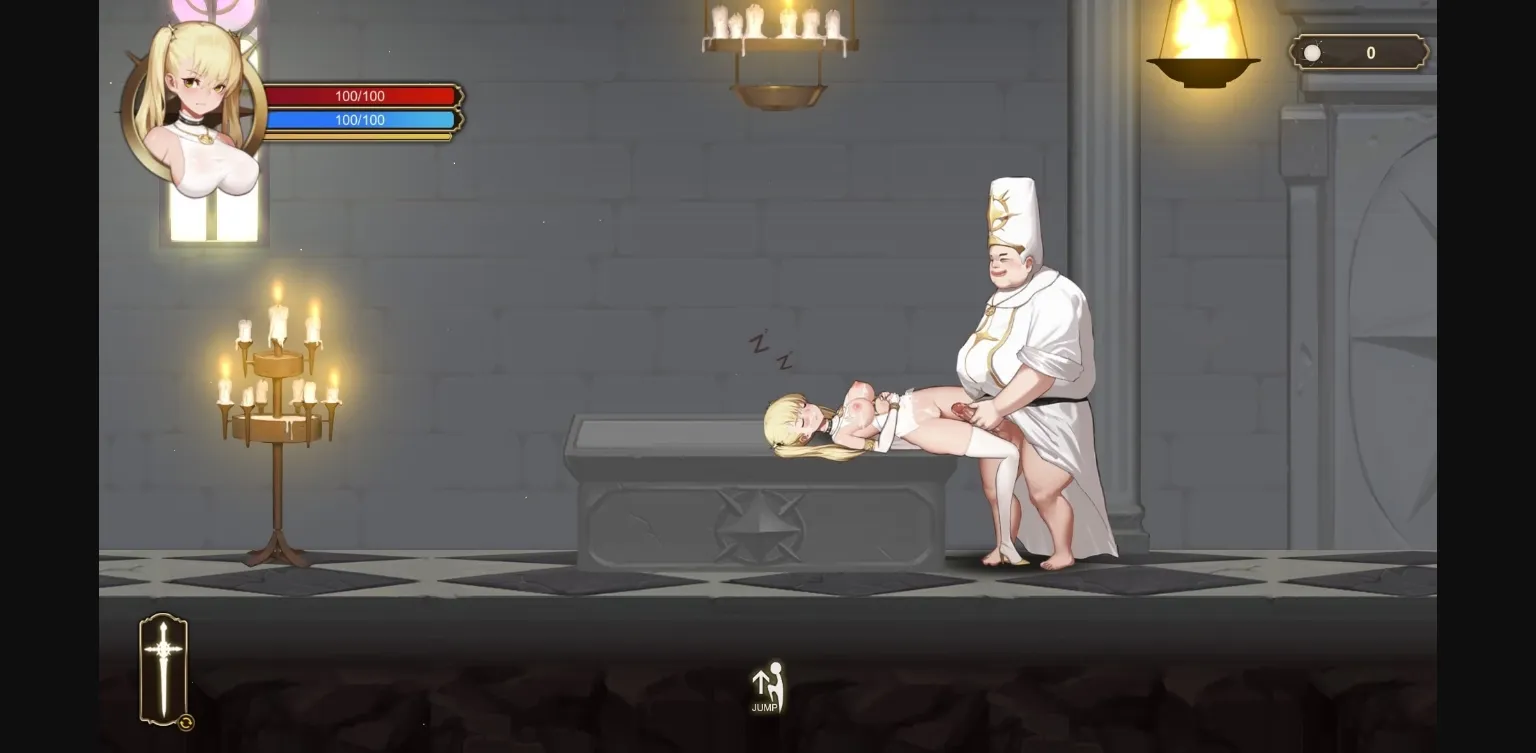This screenshot has width=1536, height=753.
Task: Click the hanging candle chandelier
Action: pyautogui.click(x=778, y=50)
